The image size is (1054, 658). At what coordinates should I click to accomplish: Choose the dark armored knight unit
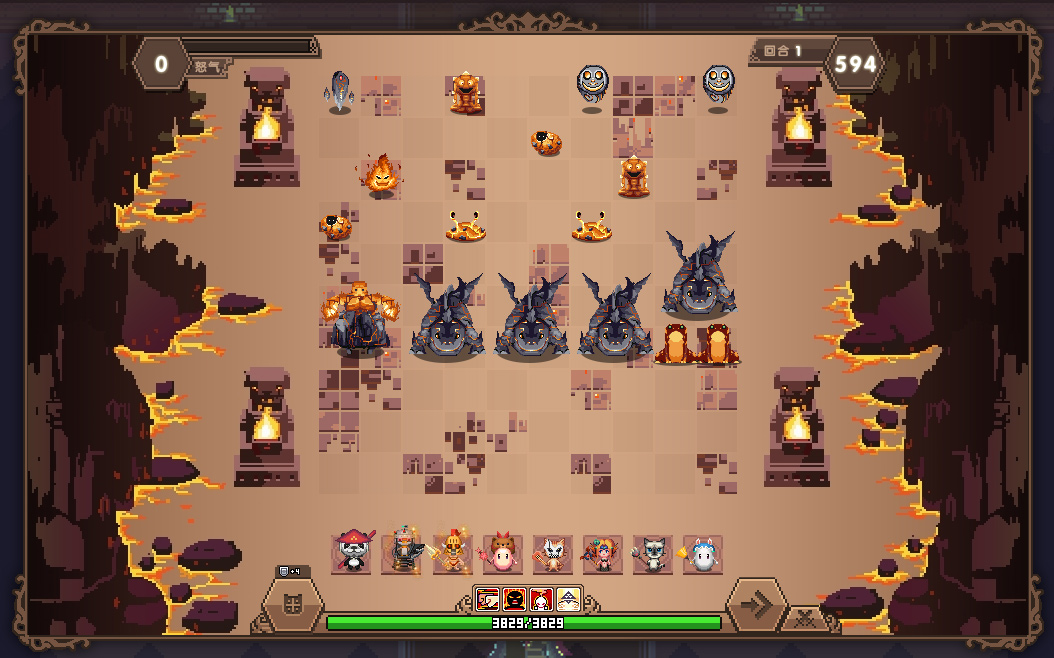(x=402, y=553)
